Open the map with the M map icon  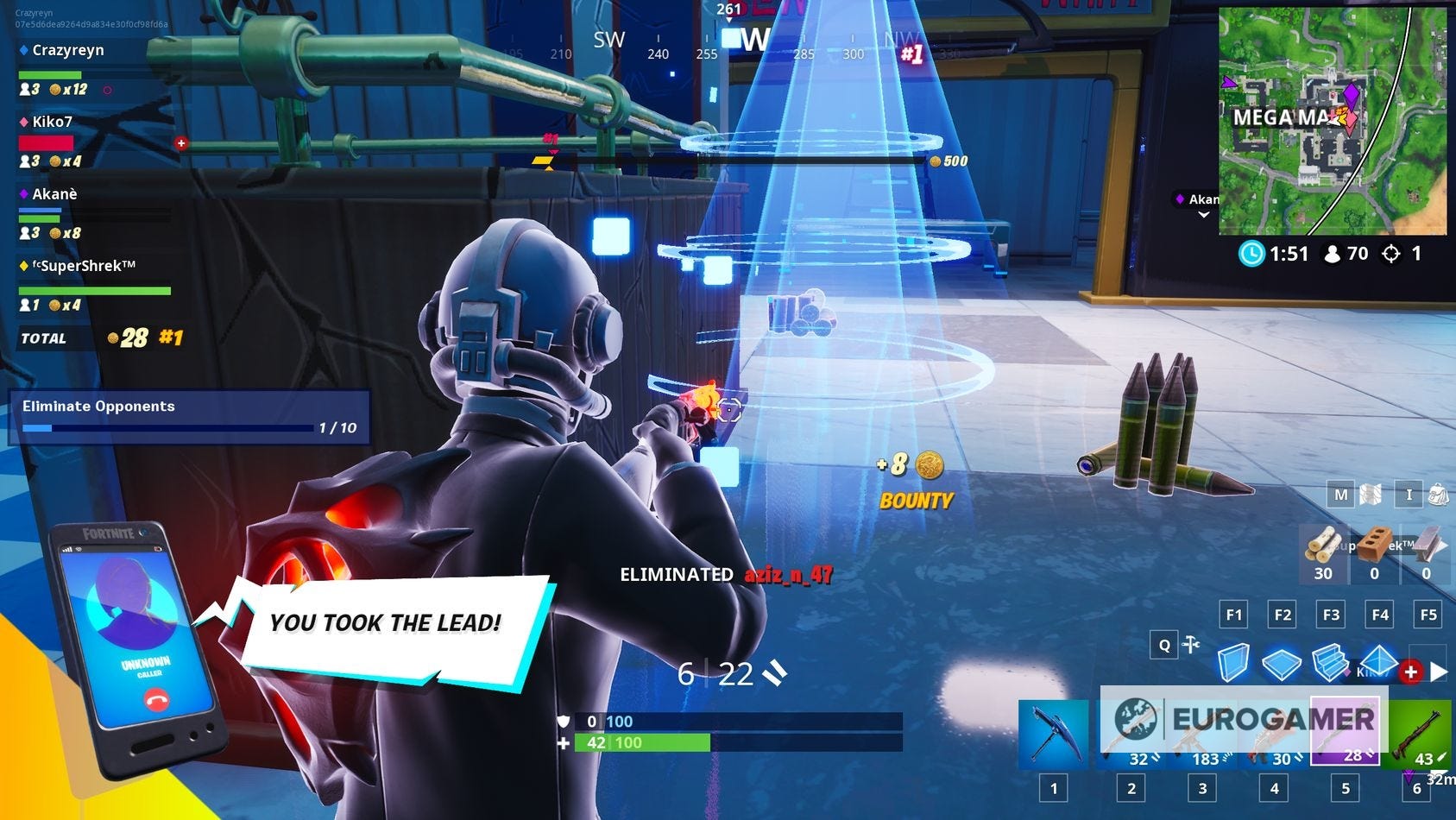tap(1339, 495)
